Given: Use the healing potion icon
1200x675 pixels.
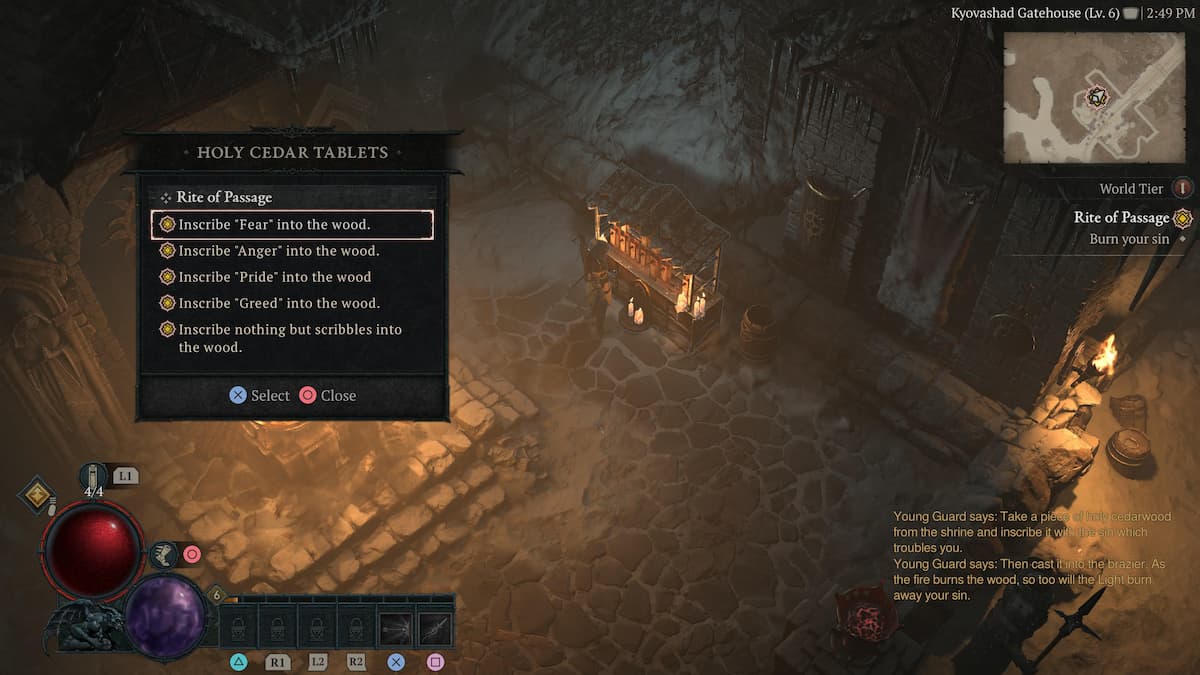Looking at the screenshot, I should (94, 477).
